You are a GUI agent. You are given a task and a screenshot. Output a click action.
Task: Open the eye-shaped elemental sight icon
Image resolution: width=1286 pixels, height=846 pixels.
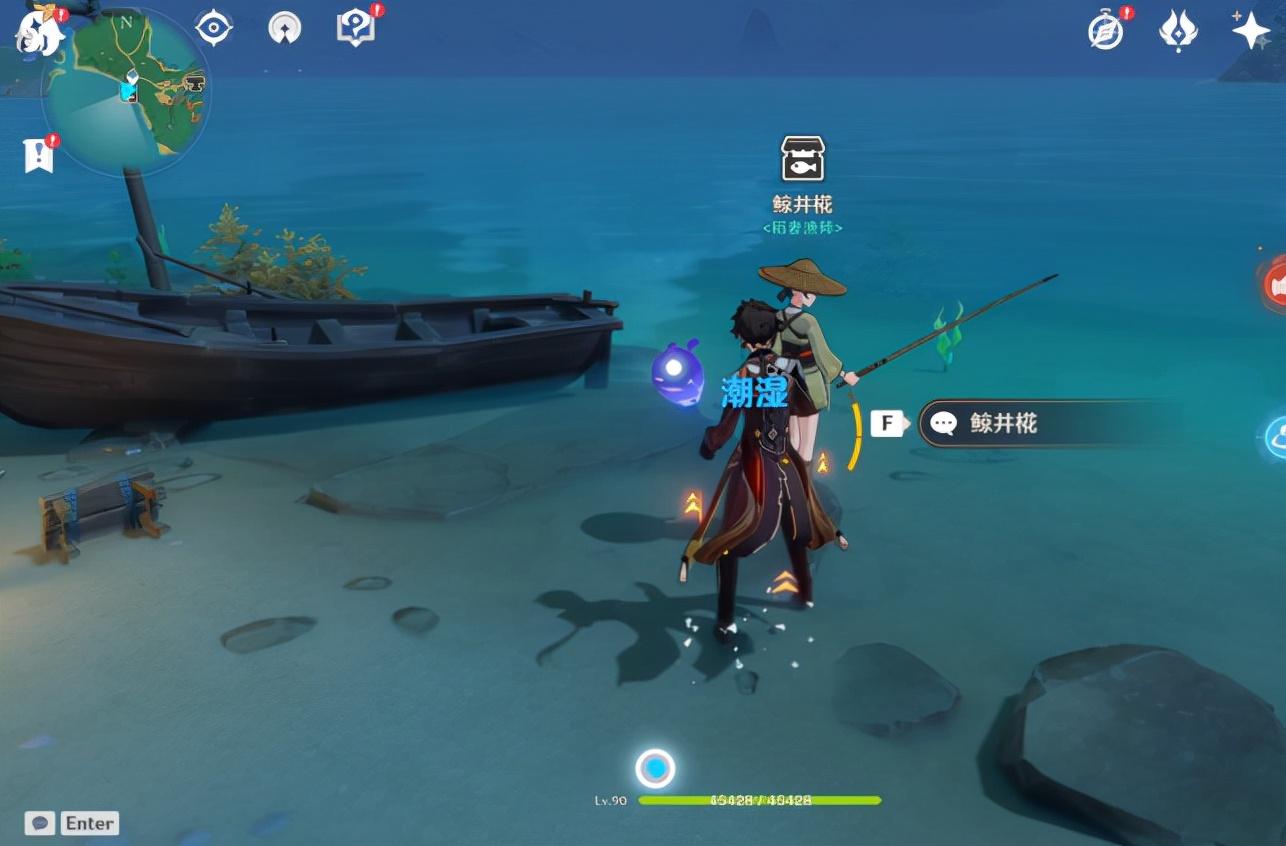(x=214, y=27)
